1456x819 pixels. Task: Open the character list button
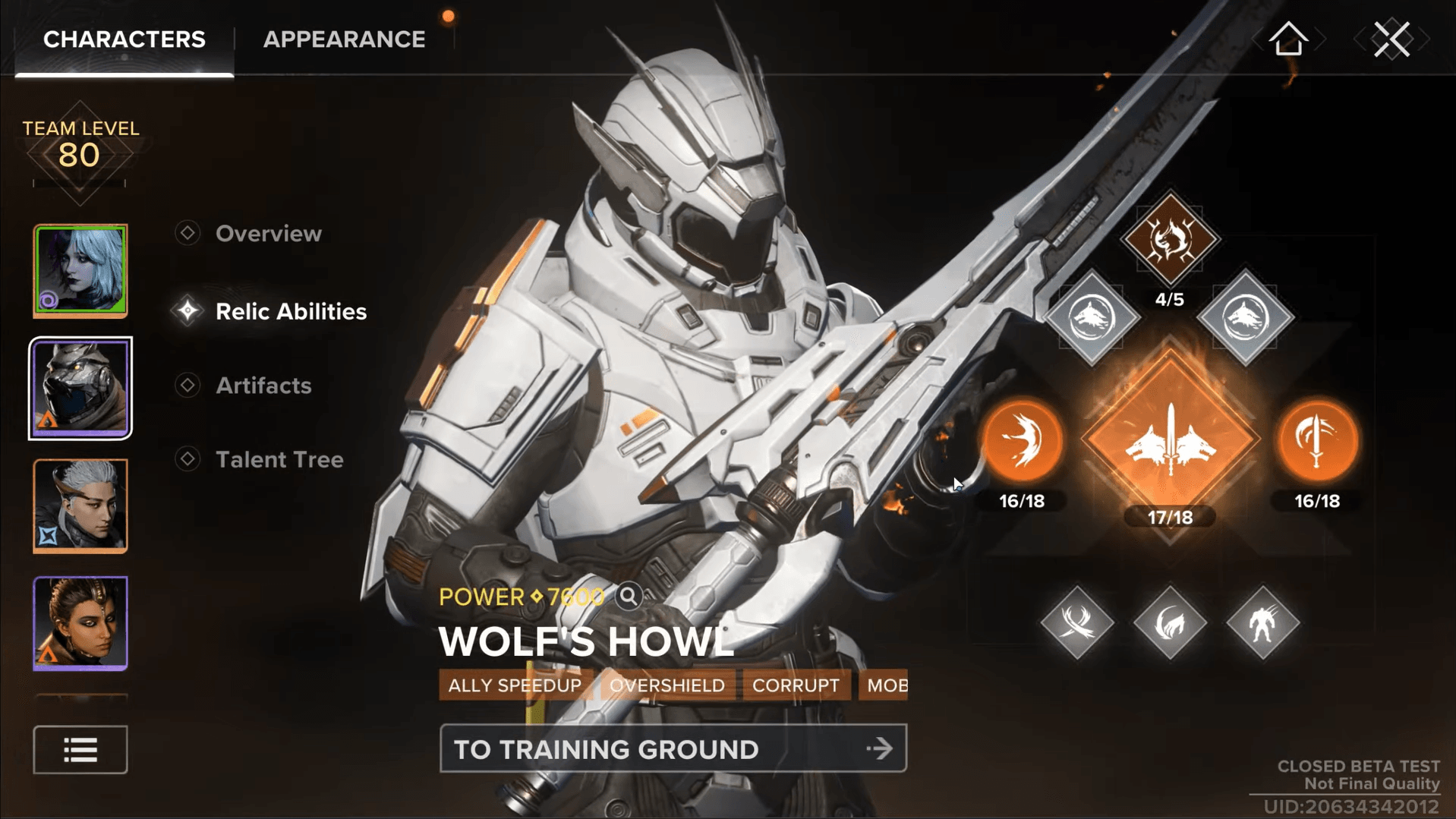click(x=80, y=750)
